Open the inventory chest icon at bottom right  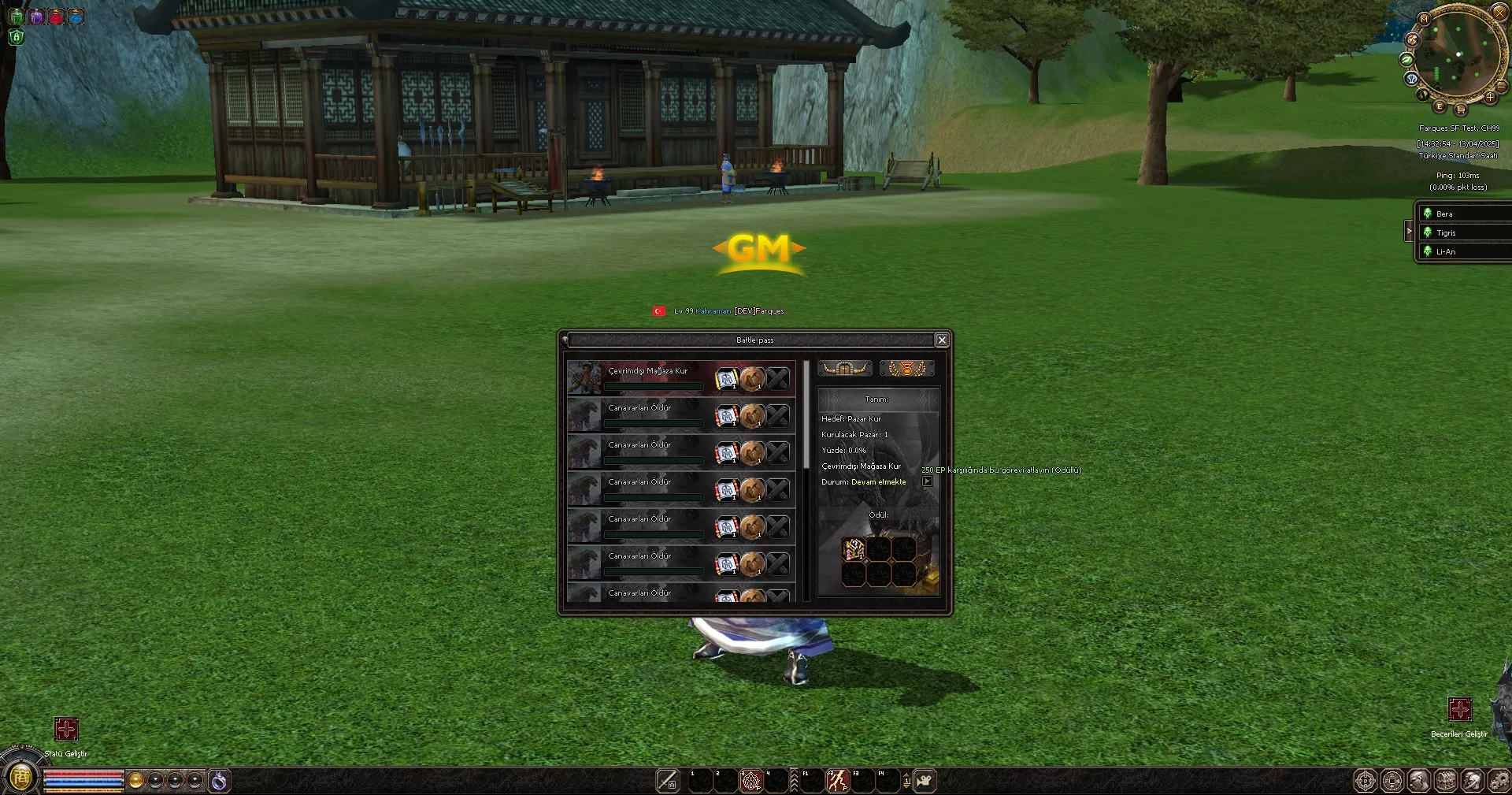pyautogui.click(x=1447, y=781)
